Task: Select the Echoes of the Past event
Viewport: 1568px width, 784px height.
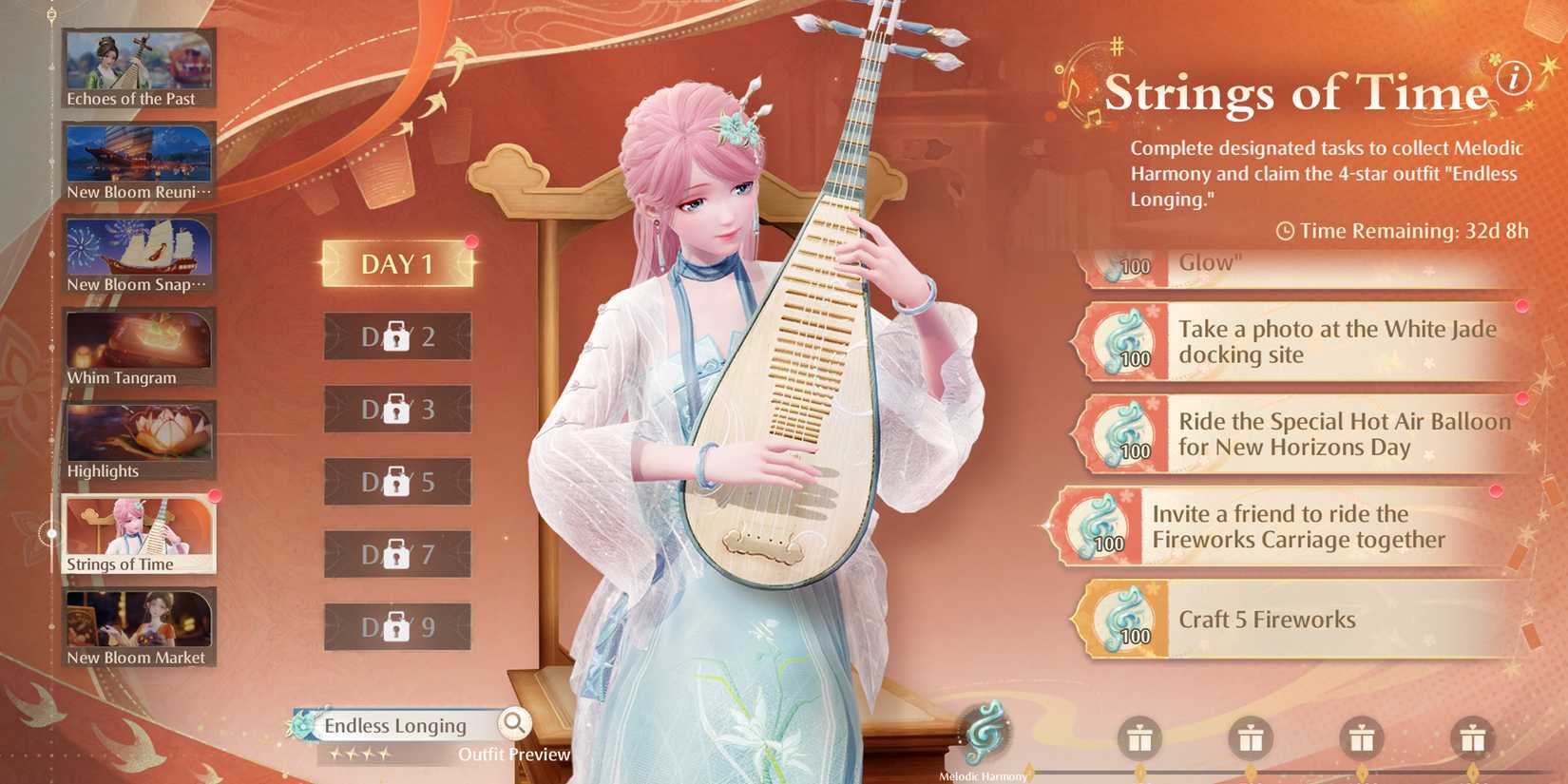Action: tap(138, 68)
